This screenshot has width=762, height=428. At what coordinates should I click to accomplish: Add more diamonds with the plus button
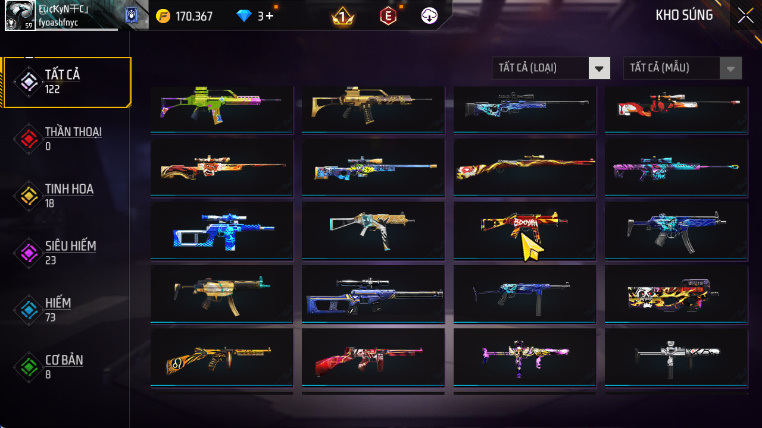(x=268, y=16)
